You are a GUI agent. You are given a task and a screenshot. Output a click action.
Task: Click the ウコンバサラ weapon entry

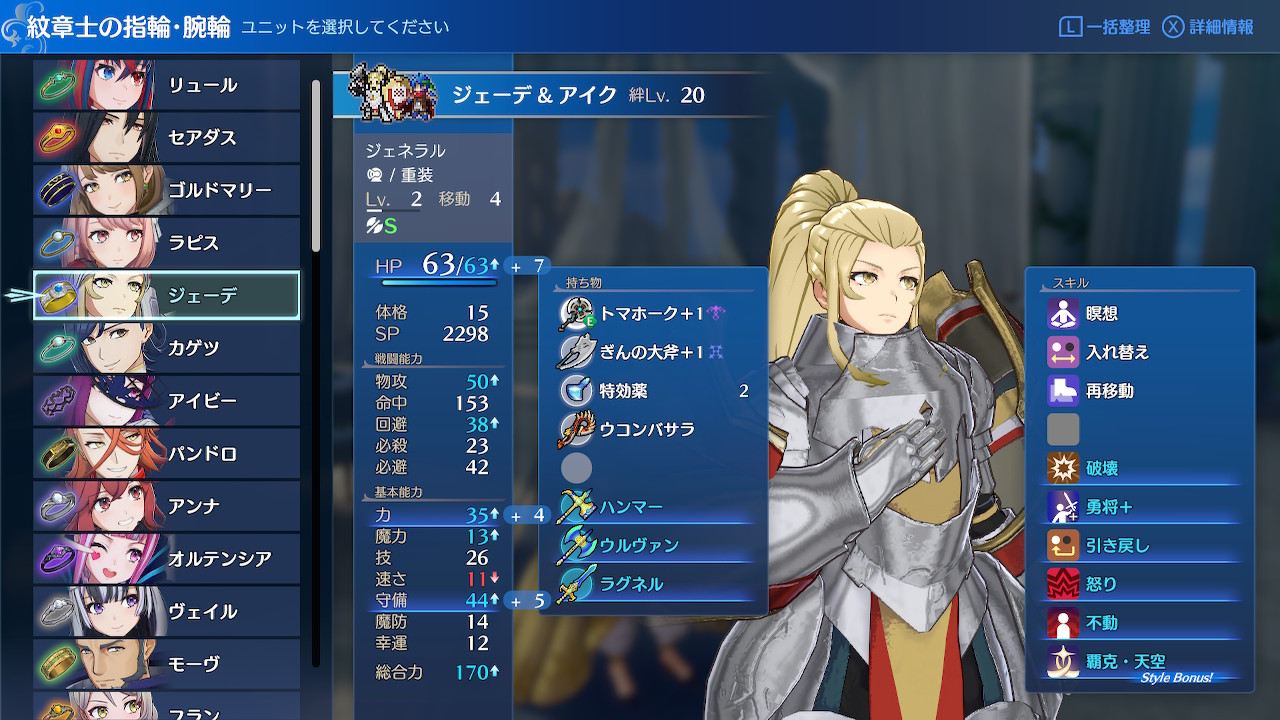point(652,429)
